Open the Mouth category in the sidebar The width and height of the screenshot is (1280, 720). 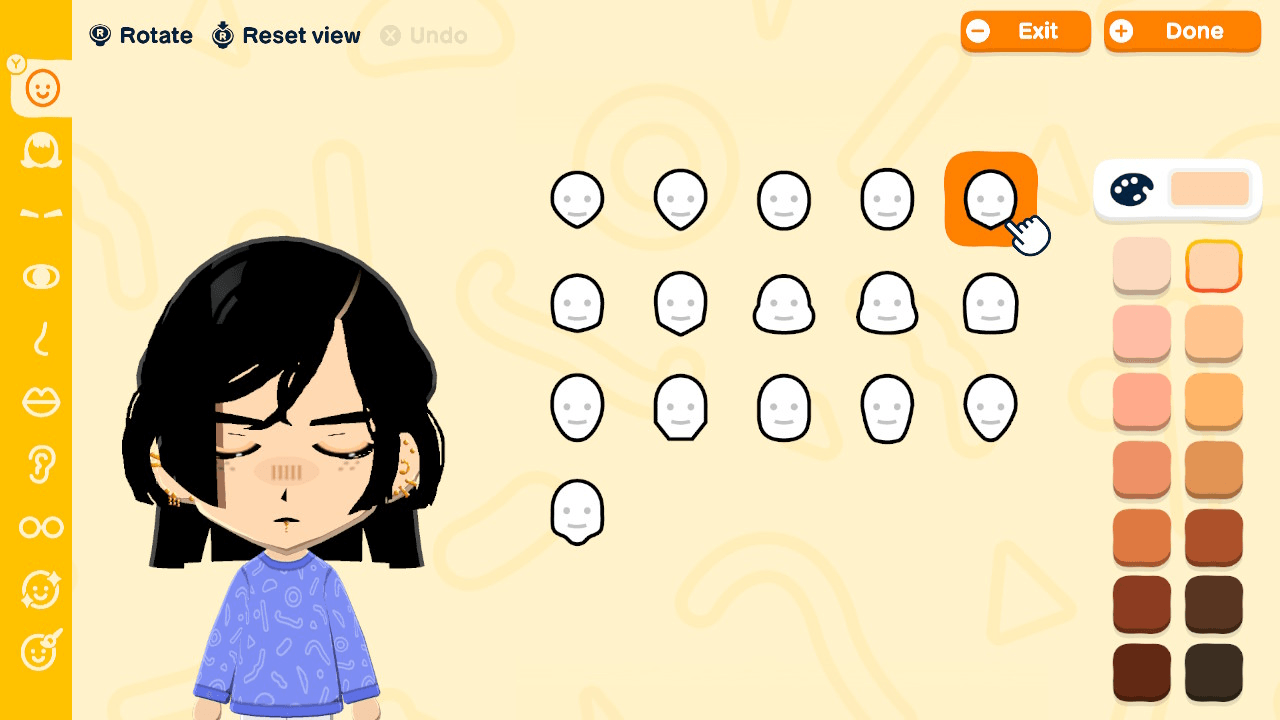click(40, 402)
